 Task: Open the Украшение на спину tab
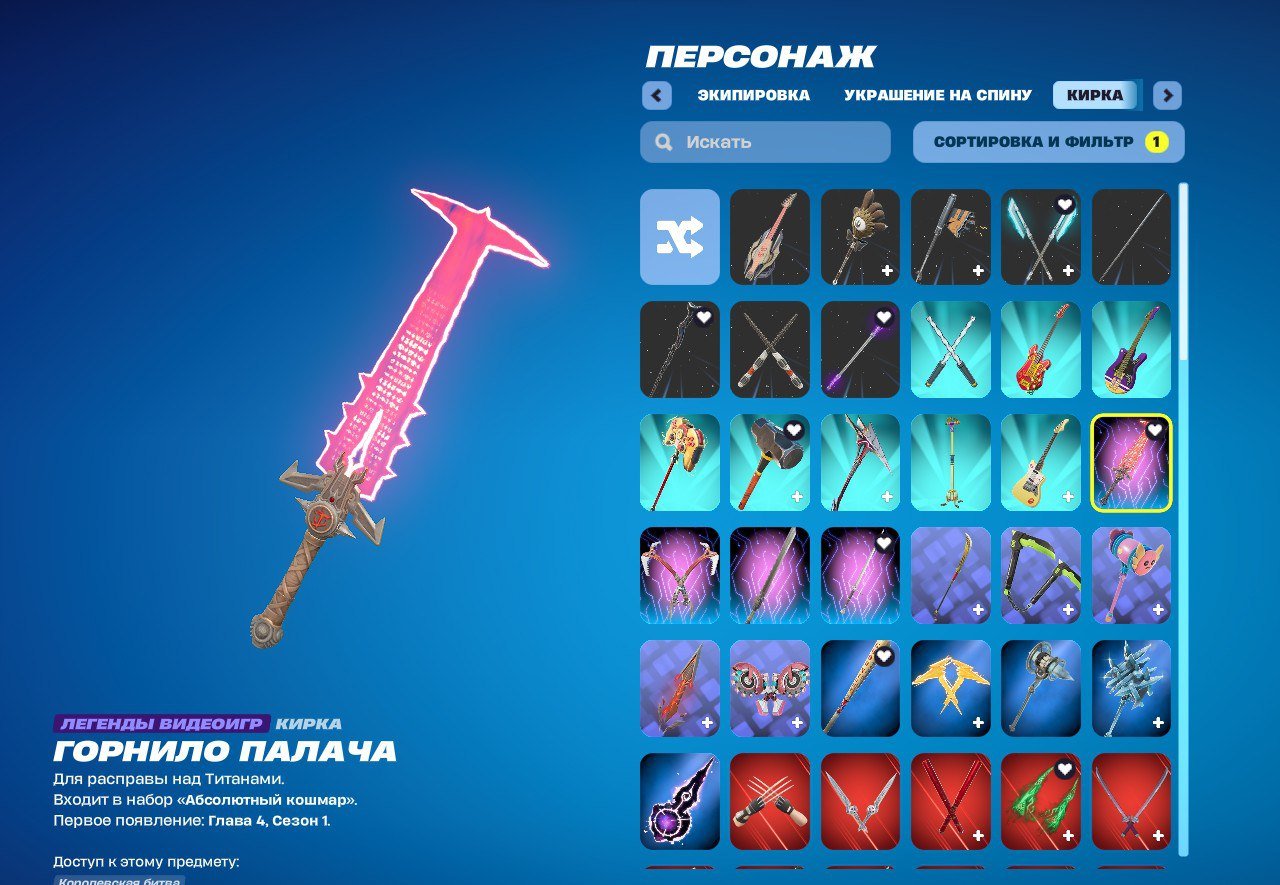(937, 94)
